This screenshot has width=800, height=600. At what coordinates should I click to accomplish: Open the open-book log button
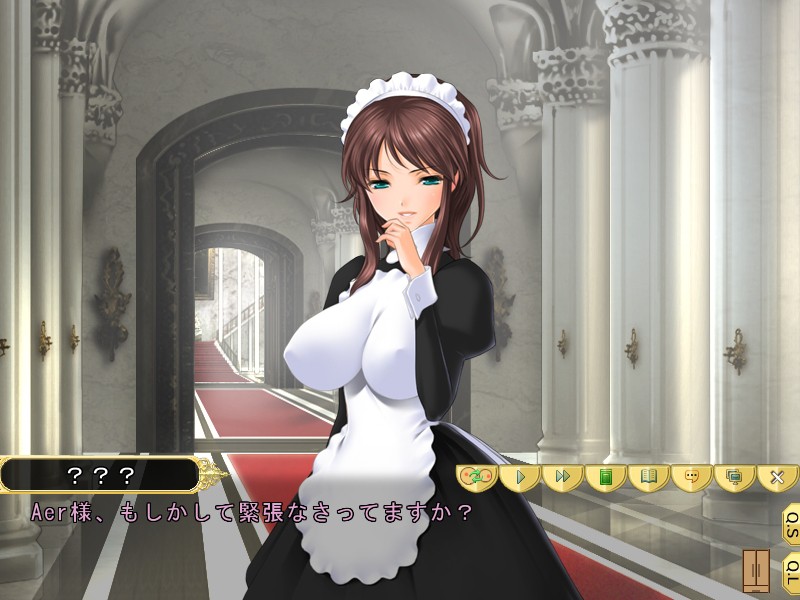(x=648, y=477)
